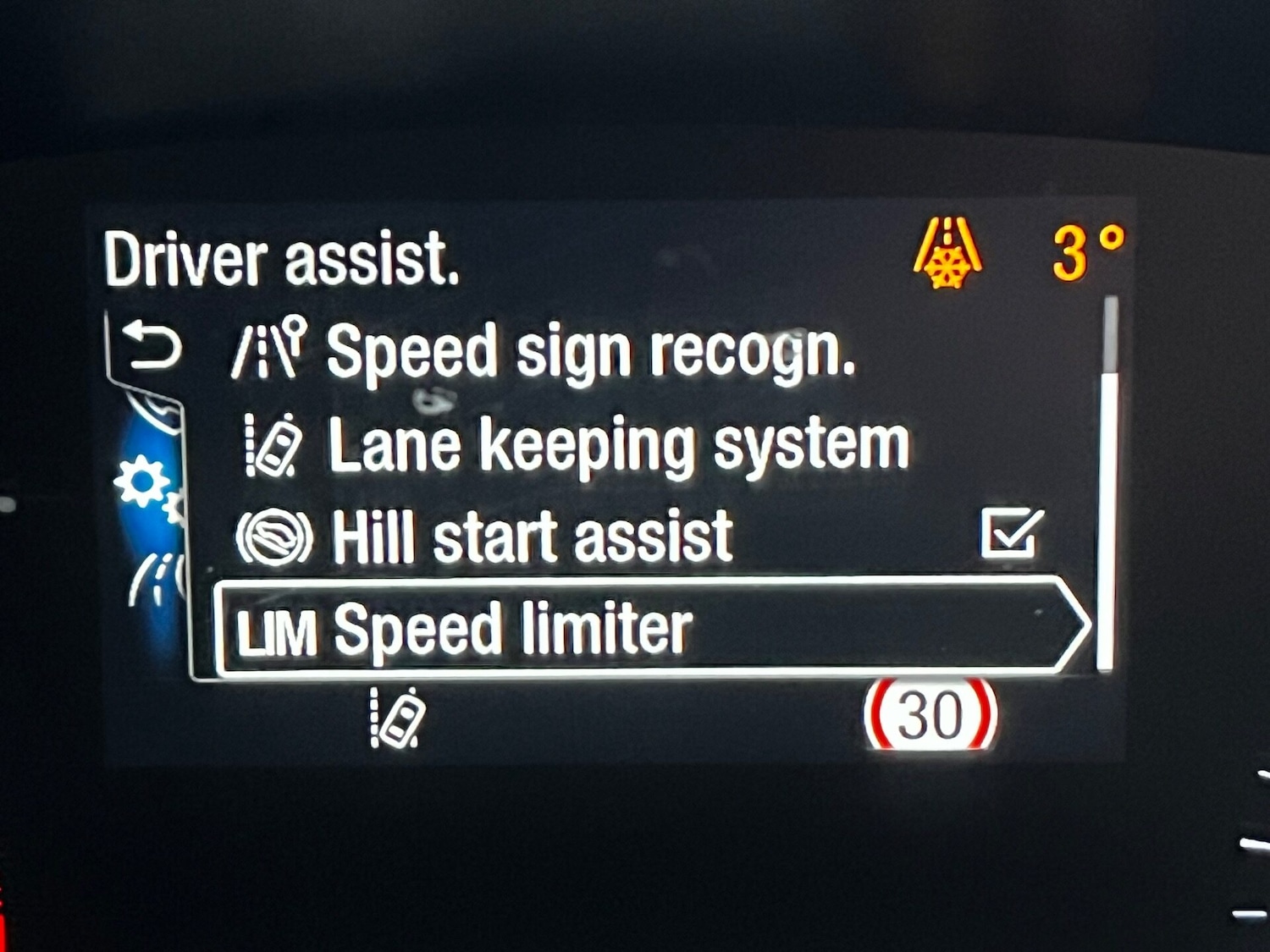Select the settings gear icon
1270x952 pixels.
pyautogui.click(x=141, y=482)
